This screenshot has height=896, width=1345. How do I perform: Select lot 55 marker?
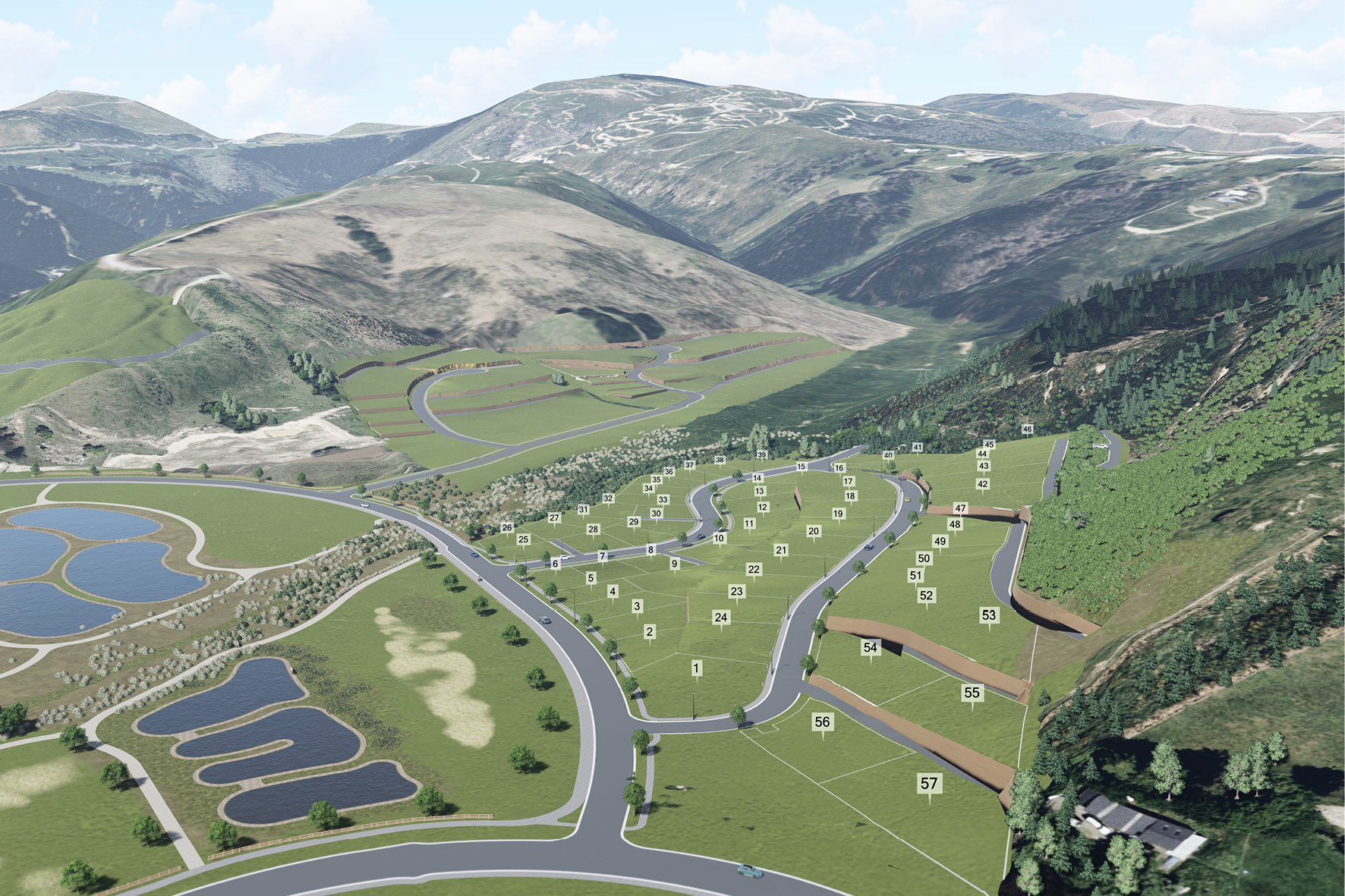point(972,693)
